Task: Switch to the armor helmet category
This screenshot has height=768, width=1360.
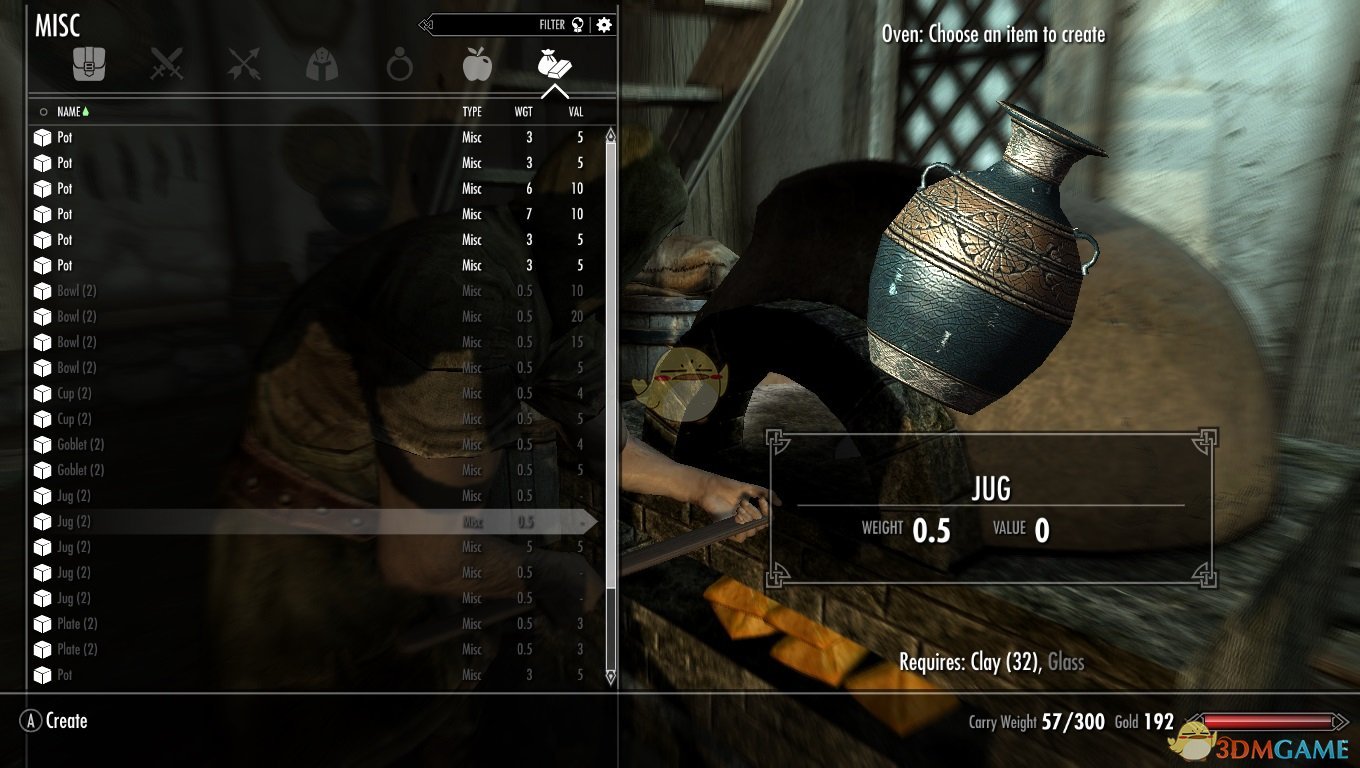Action: click(321, 63)
